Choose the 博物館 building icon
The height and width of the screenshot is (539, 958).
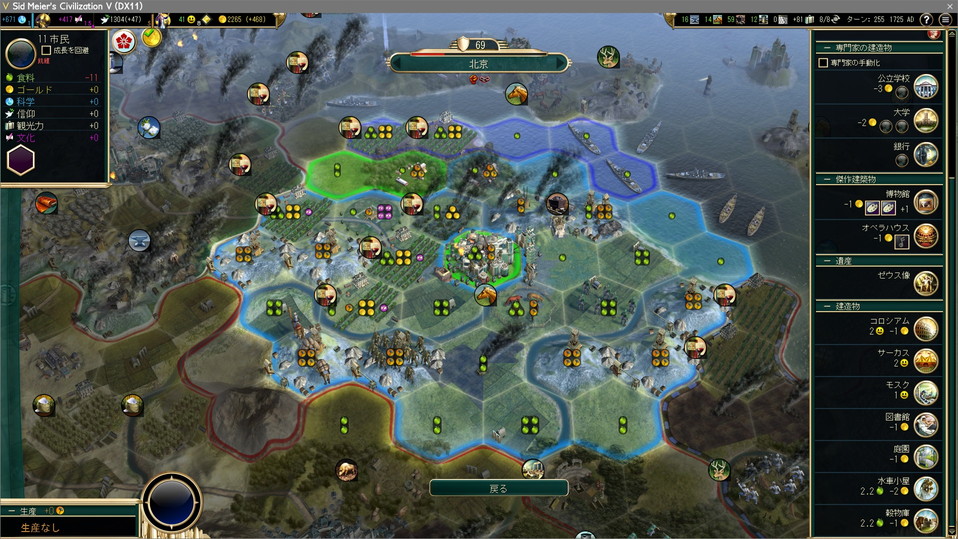[926, 202]
